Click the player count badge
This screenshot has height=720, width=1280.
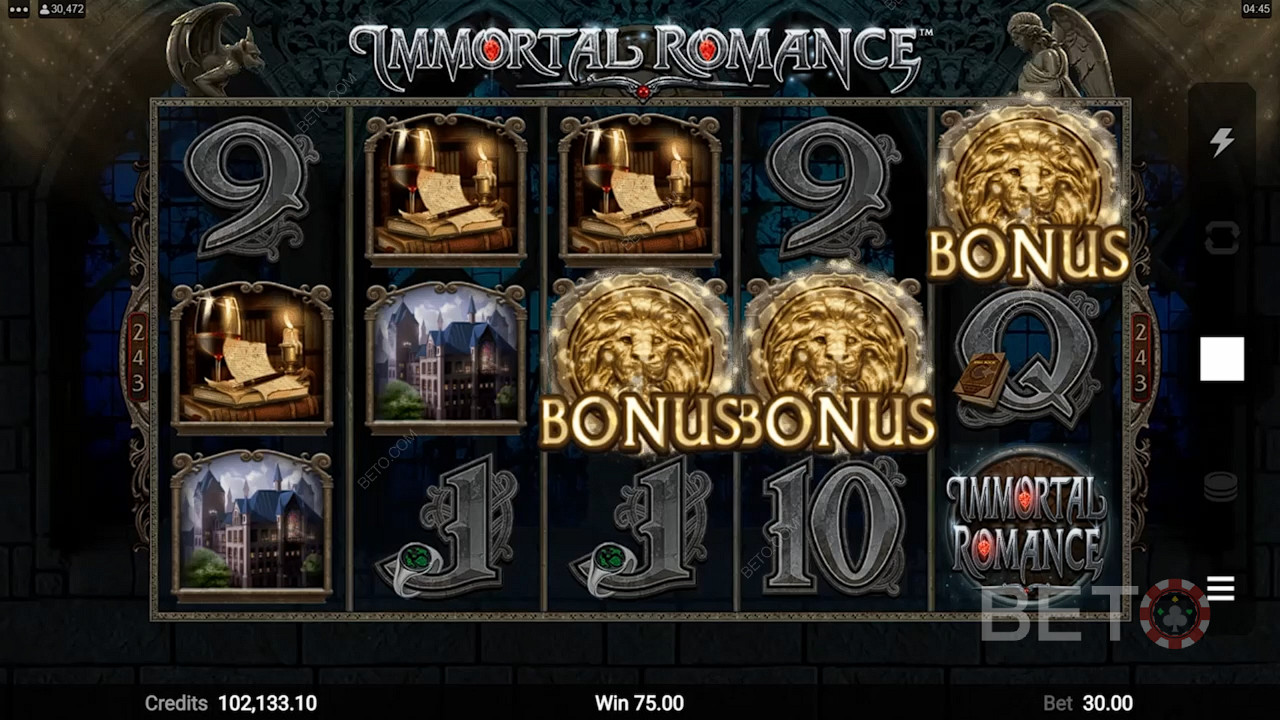(x=60, y=9)
